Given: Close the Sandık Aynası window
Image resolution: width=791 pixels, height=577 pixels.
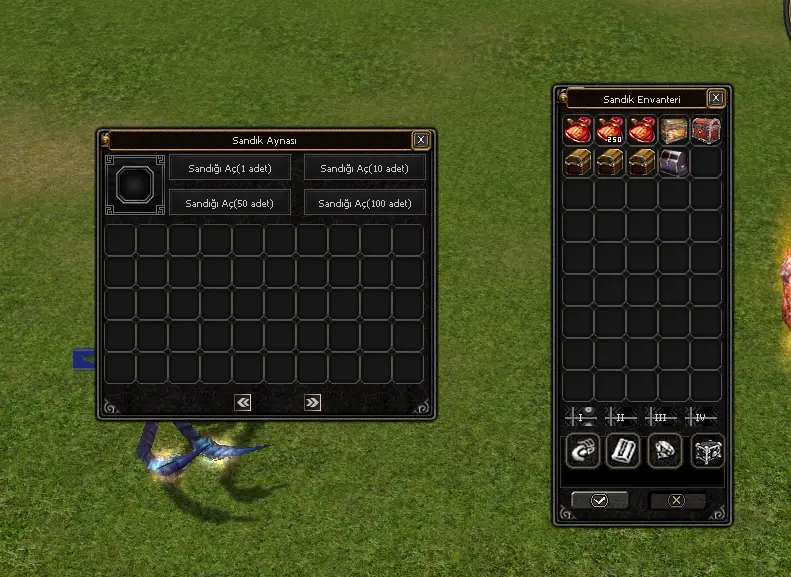Looking at the screenshot, I should [421, 140].
